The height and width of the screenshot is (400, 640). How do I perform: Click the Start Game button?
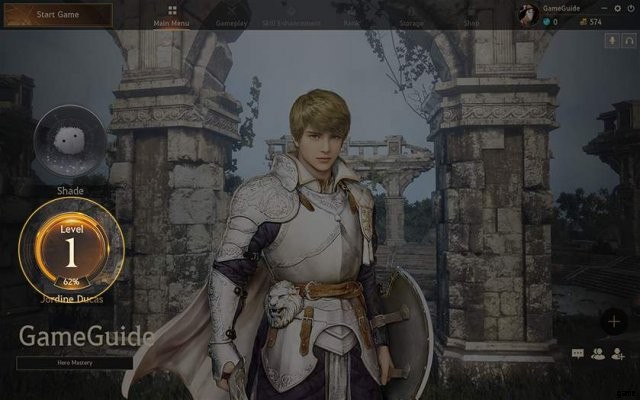click(57, 15)
